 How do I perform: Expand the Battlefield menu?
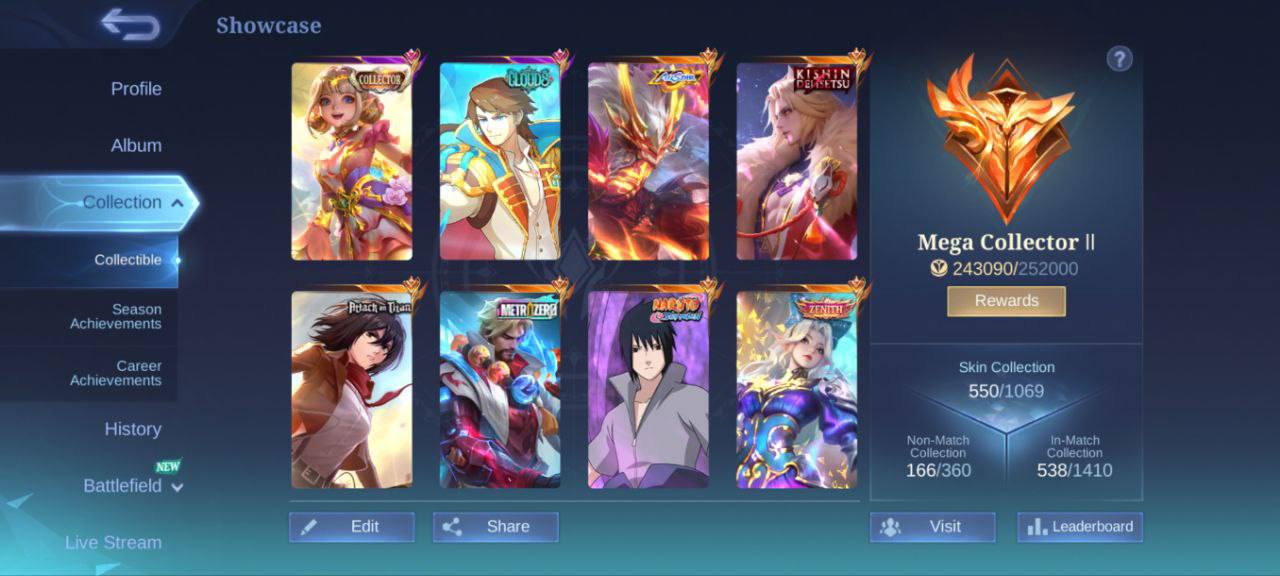coord(133,486)
